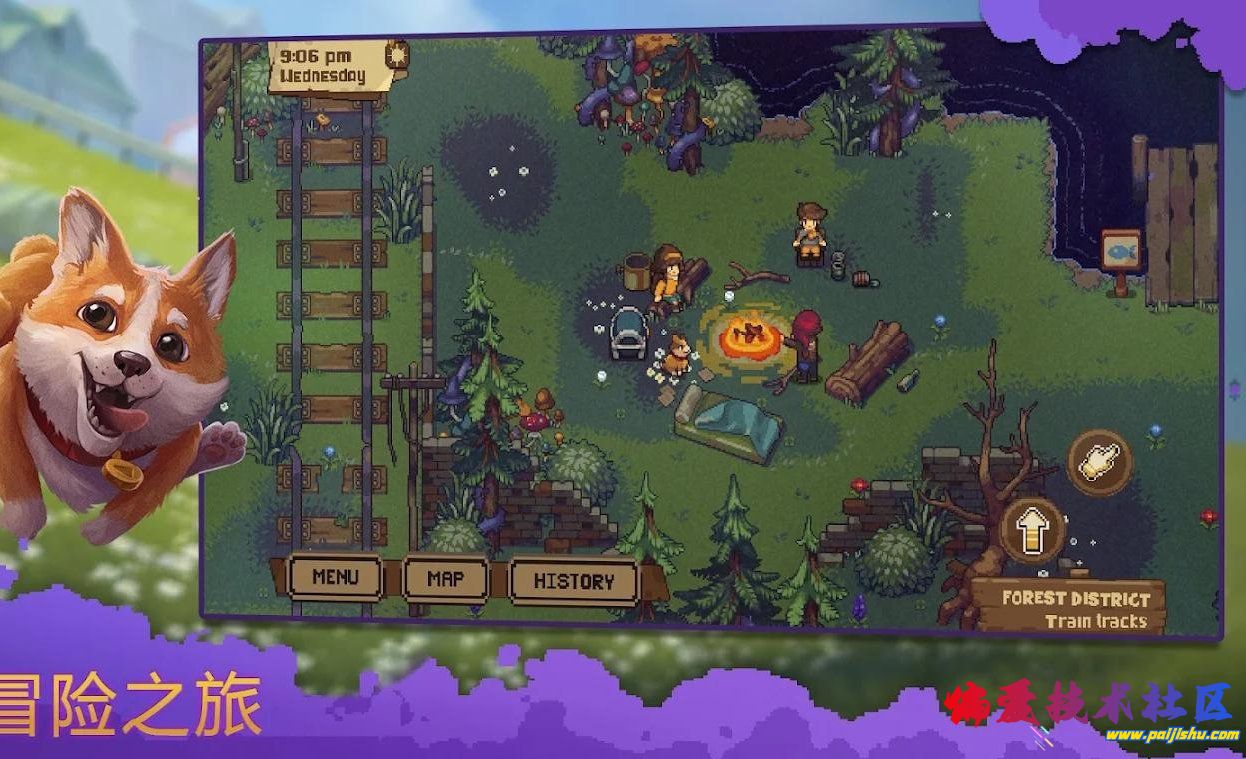The height and width of the screenshot is (759, 1246).
Task: Open the MAP button
Action: pyautogui.click(x=445, y=579)
